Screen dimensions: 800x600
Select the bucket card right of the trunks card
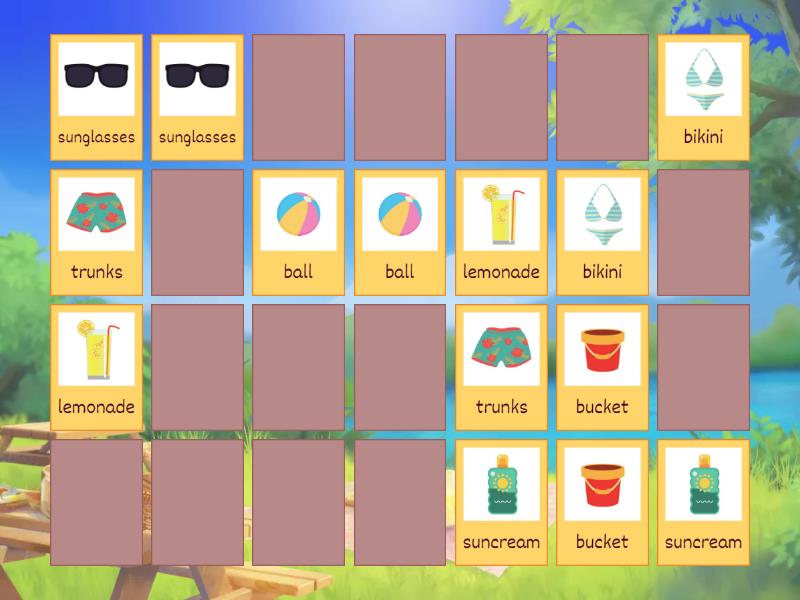tap(602, 367)
